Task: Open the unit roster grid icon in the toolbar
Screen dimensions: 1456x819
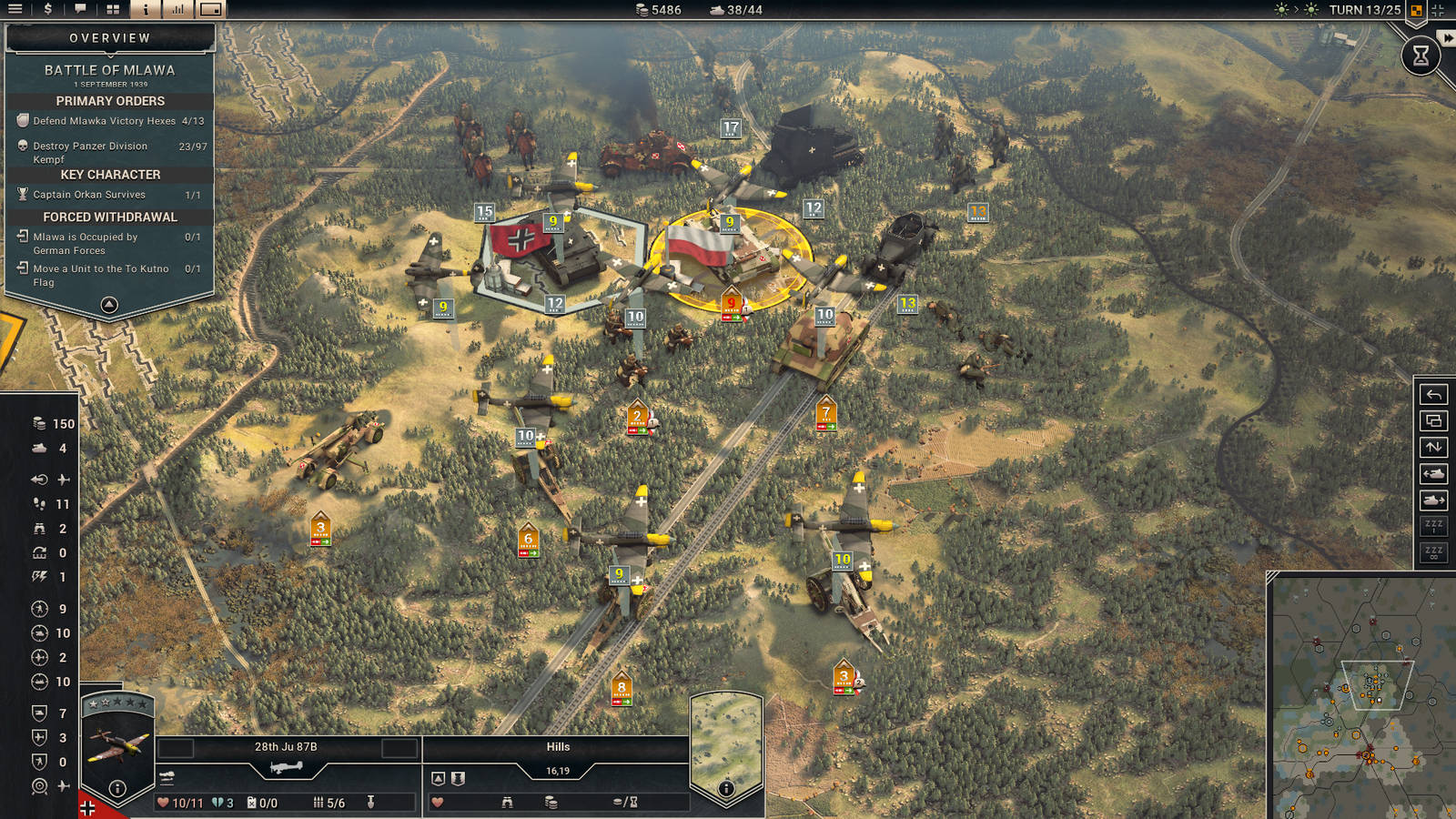Action: click(x=112, y=9)
